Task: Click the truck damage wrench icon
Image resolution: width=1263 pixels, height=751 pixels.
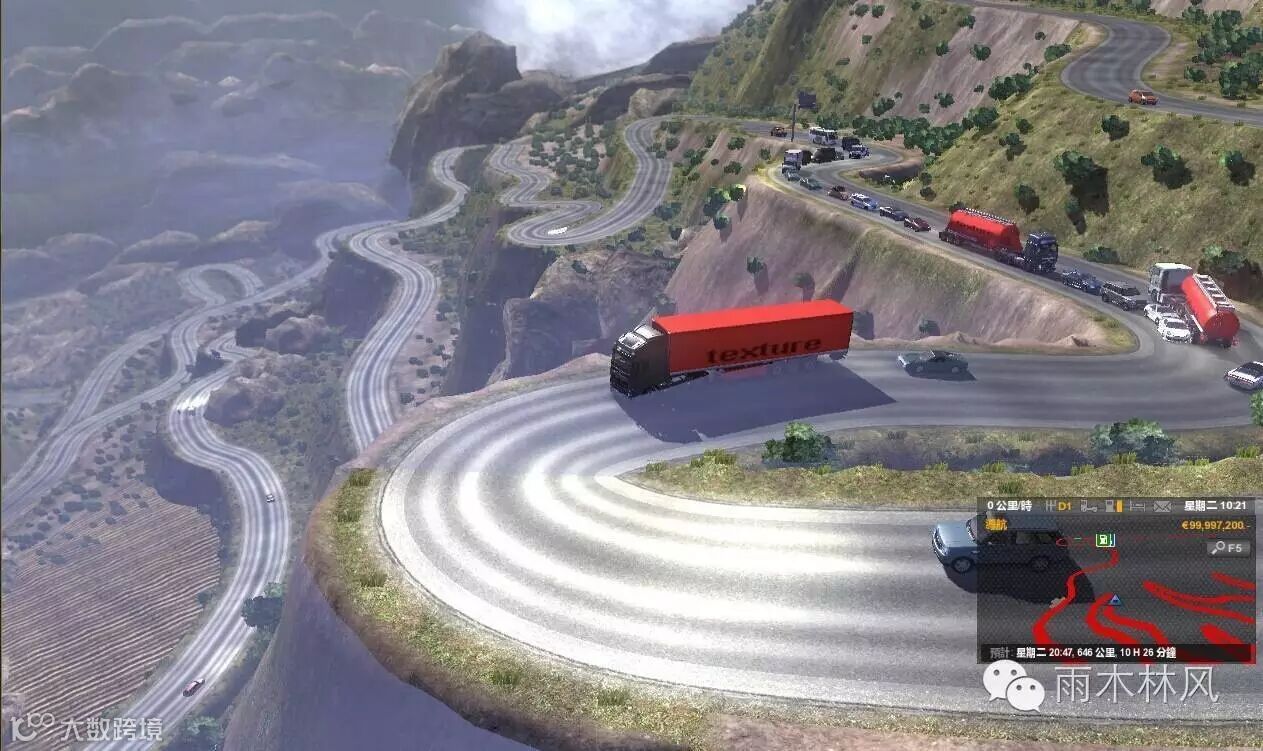Action: pos(1089,506)
